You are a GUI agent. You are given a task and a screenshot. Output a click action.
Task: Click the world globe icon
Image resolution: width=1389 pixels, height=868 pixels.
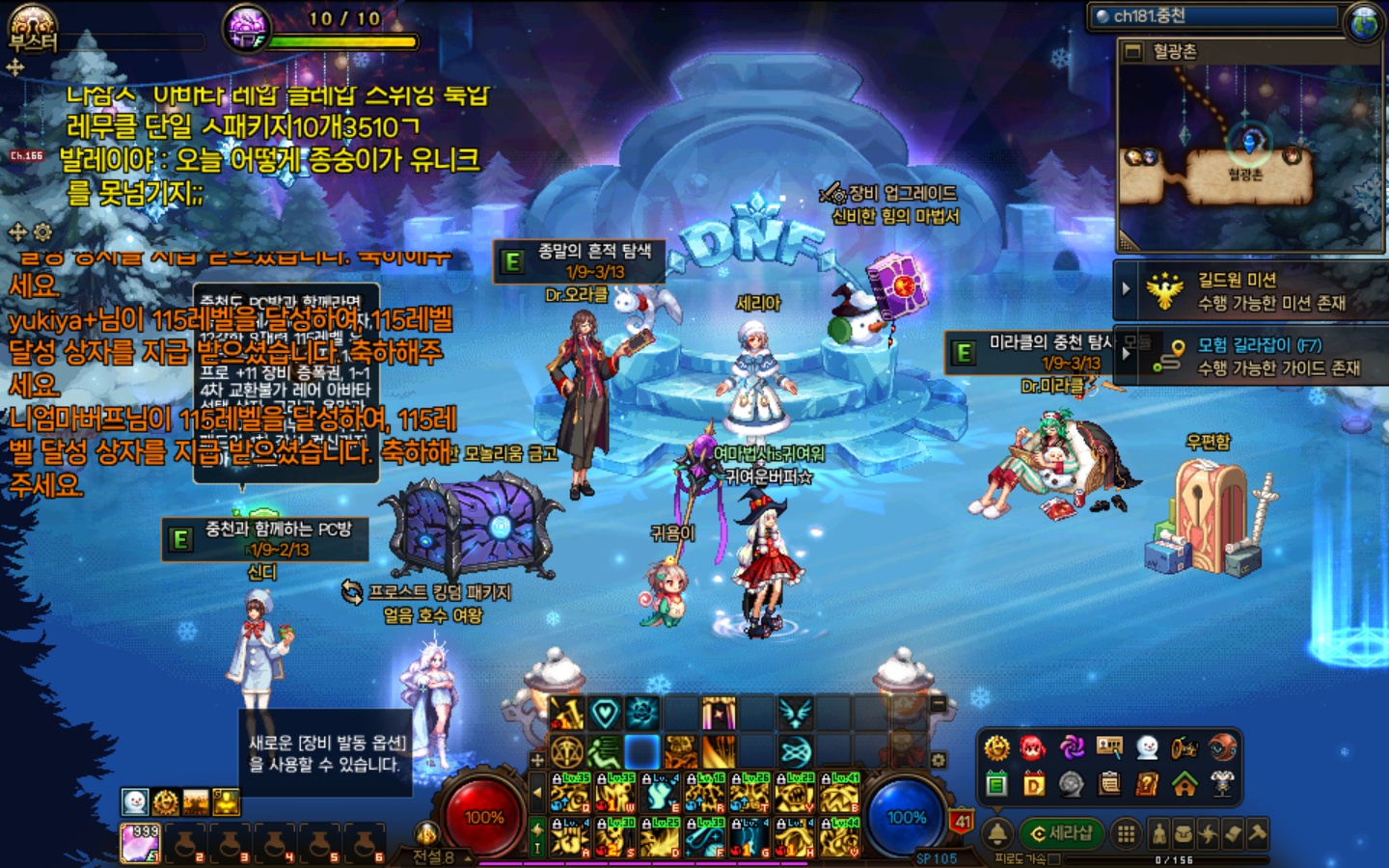1365,21
